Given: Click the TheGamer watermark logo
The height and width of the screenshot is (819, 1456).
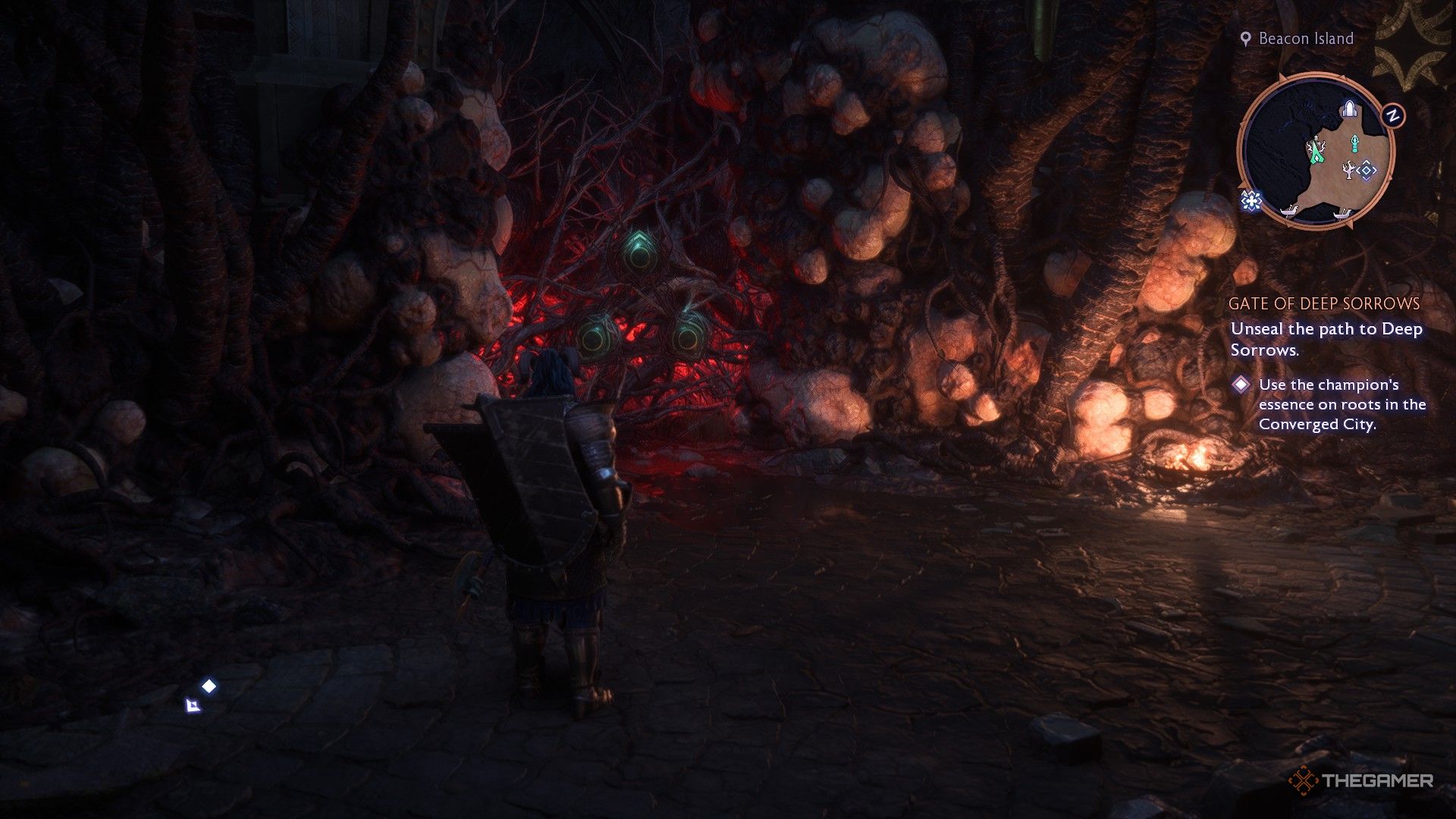Looking at the screenshot, I should tap(1361, 780).
